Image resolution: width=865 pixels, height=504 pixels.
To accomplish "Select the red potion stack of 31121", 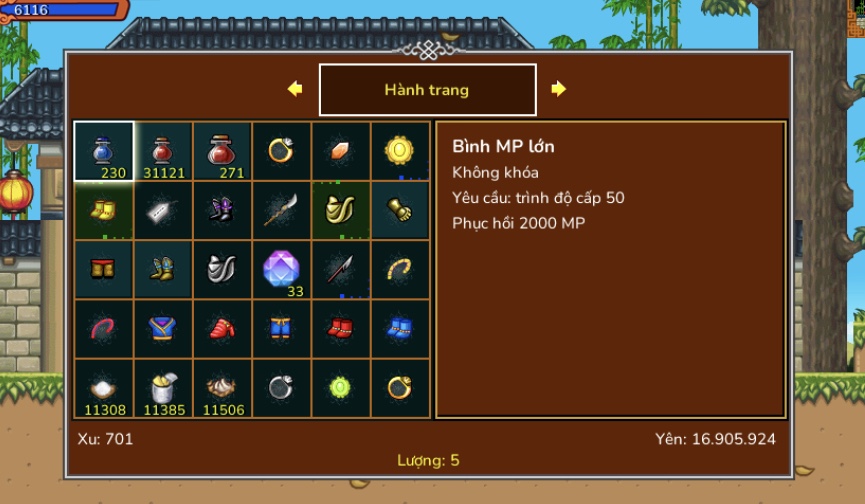I will [x=163, y=151].
